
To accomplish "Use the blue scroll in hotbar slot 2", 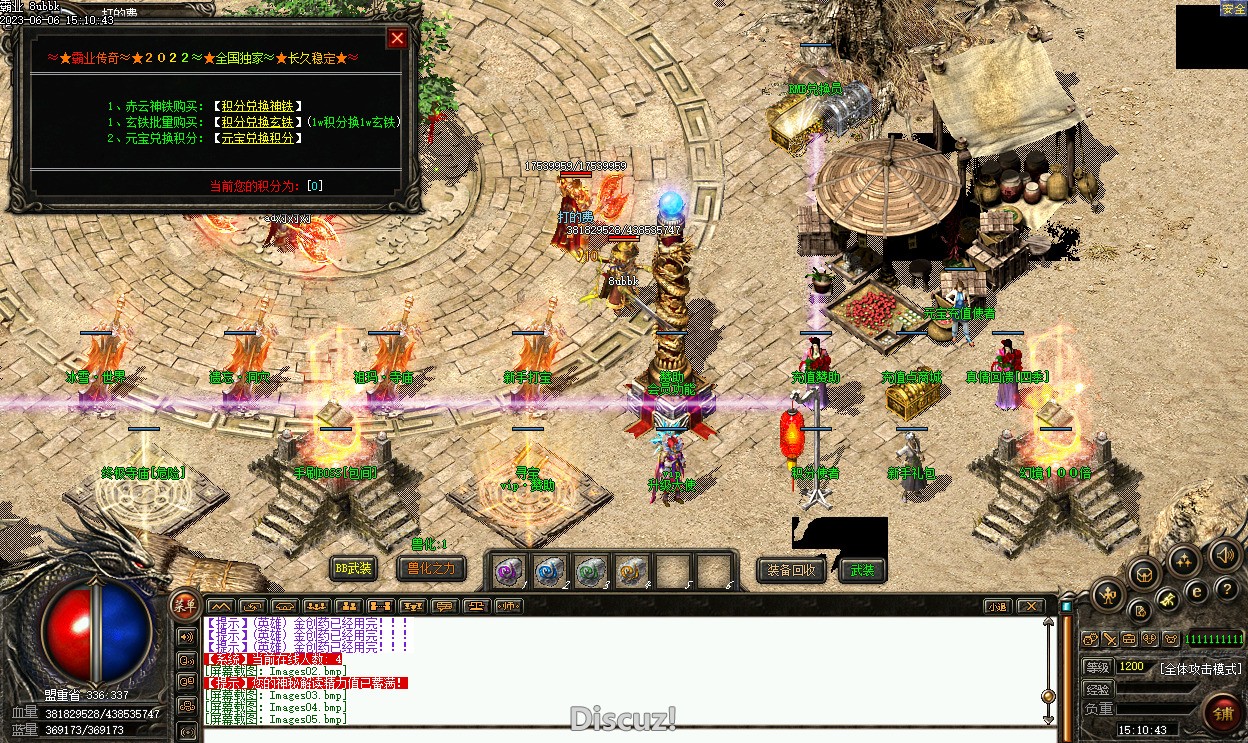I will (x=549, y=571).
